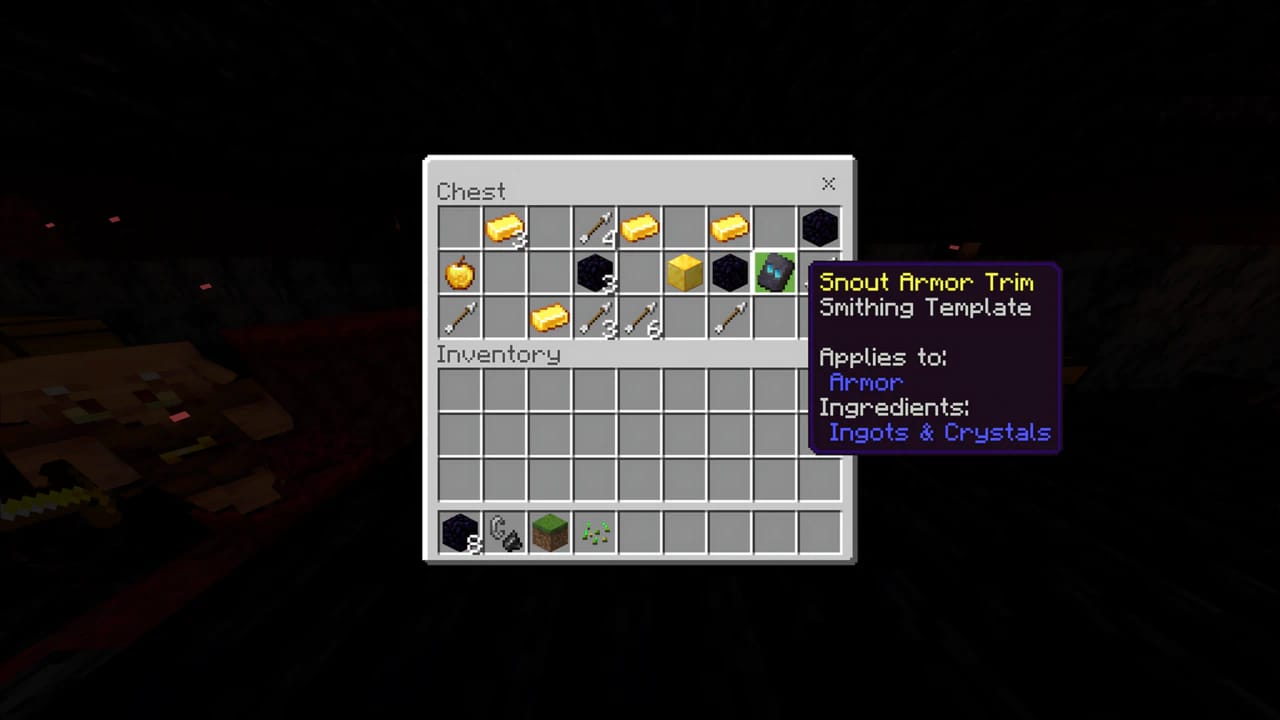Pick up the lone arrow near the trim template

click(x=730, y=318)
